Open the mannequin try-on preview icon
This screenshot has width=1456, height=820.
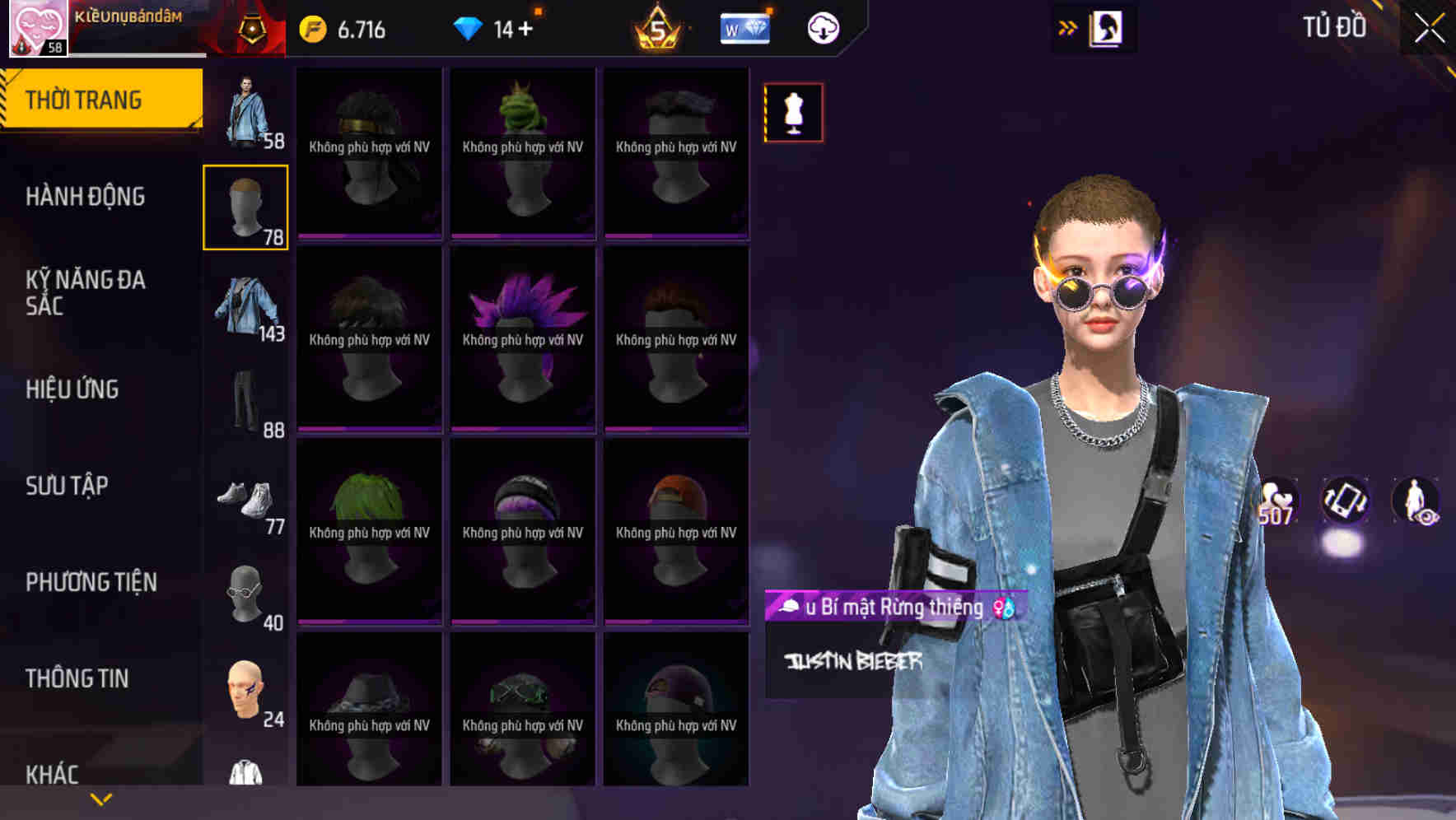(x=793, y=112)
